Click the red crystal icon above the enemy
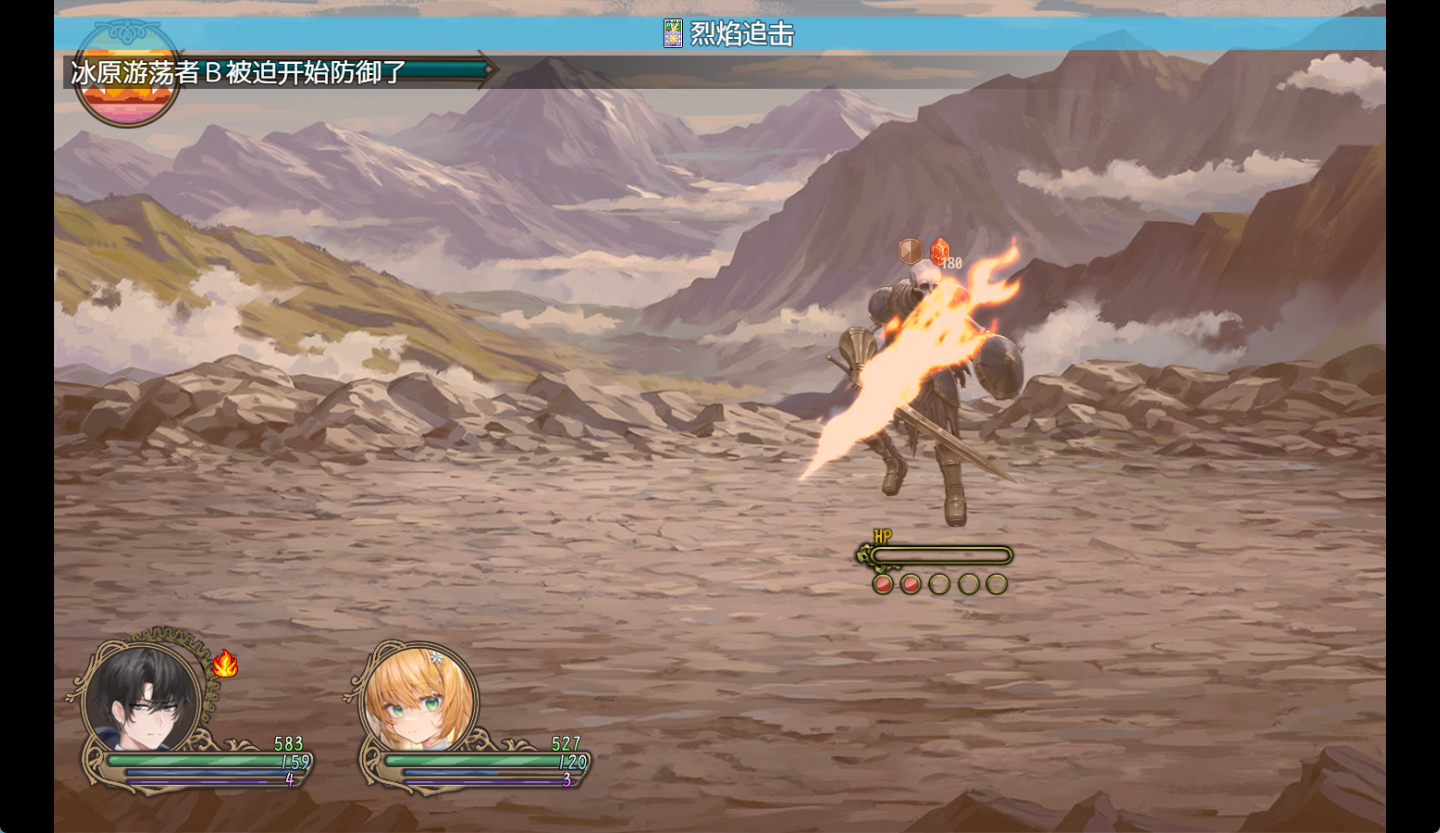Viewport: 1440px width, 833px height. point(940,251)
